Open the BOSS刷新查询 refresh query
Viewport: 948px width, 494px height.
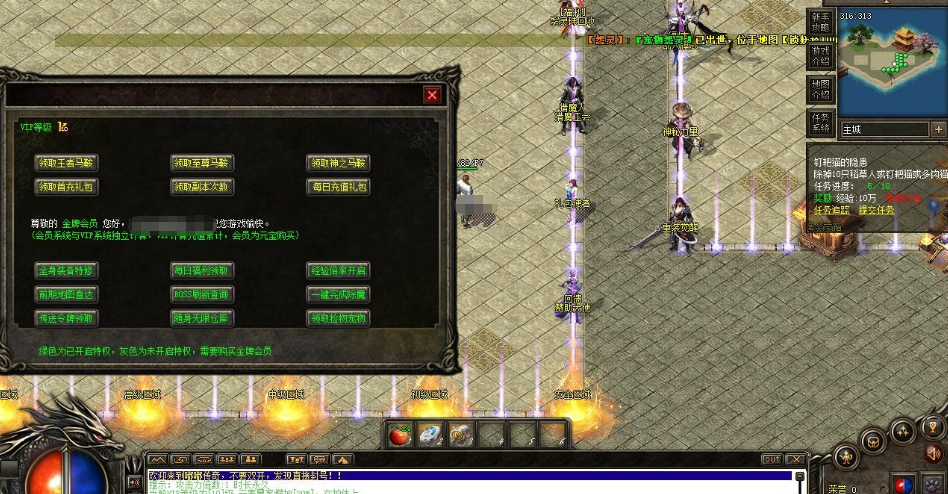click(x=202, y=294)
